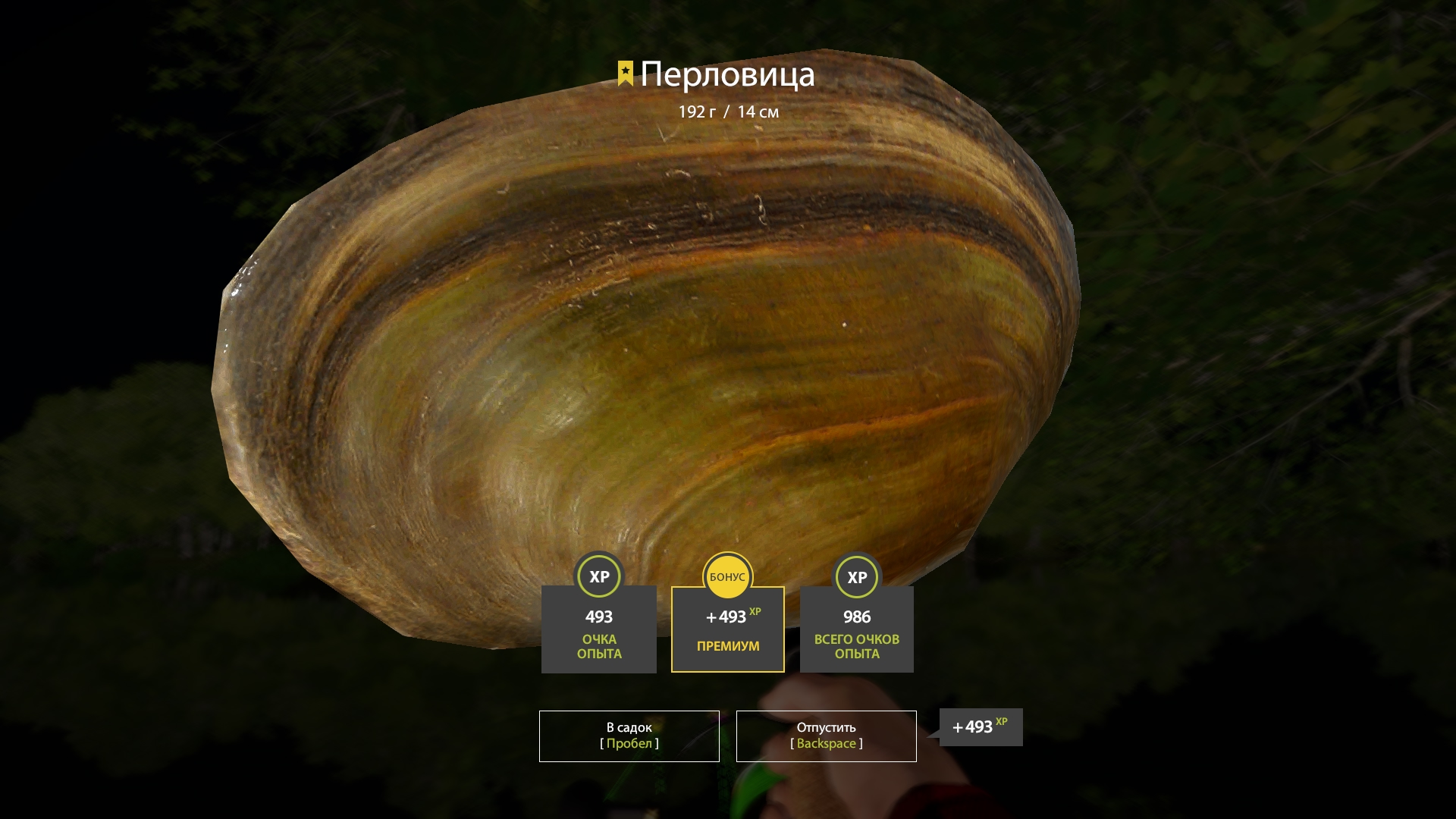Release the mussel with Отпустить
Viewport: 1456px width, 819px height.
(826, 736)
